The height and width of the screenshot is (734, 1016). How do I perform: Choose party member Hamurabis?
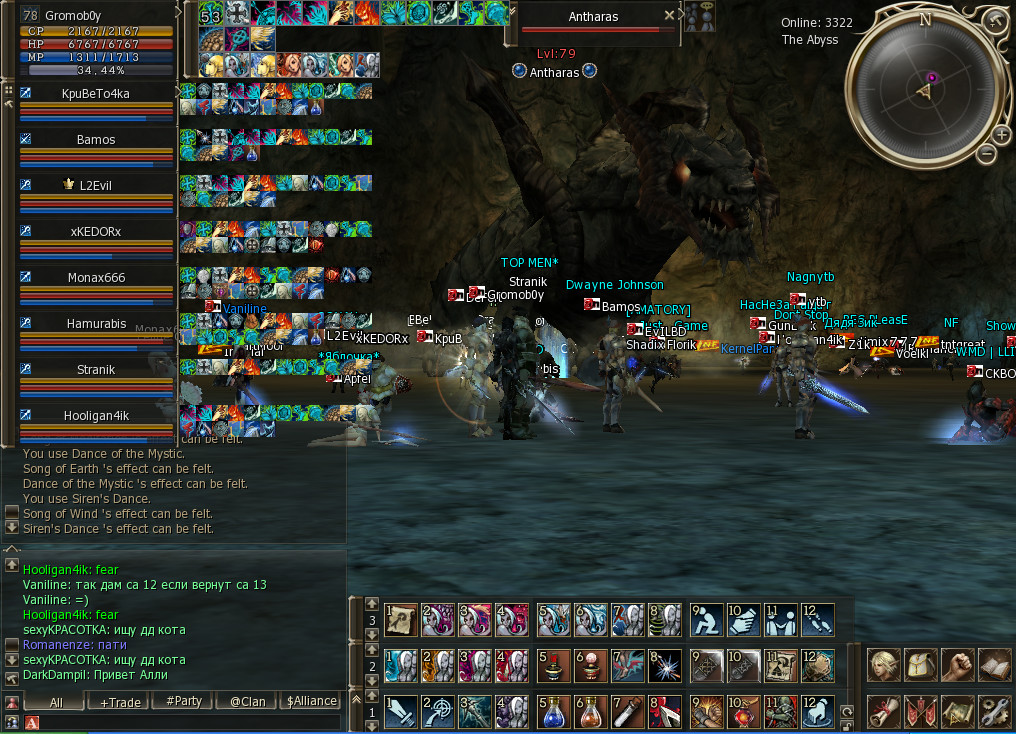coord(96,324)
